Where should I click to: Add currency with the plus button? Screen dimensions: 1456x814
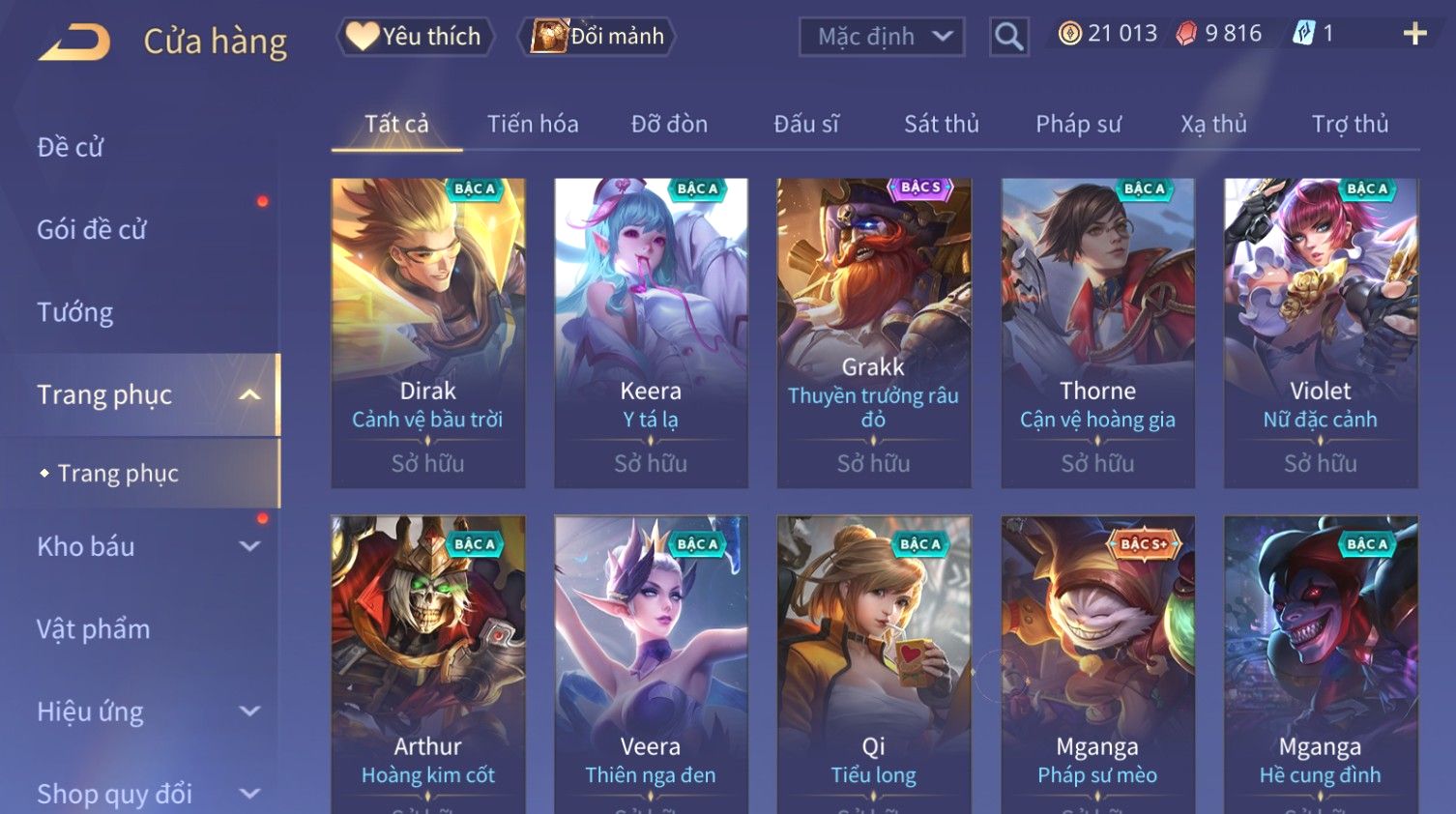click(x=1414, y=35)
